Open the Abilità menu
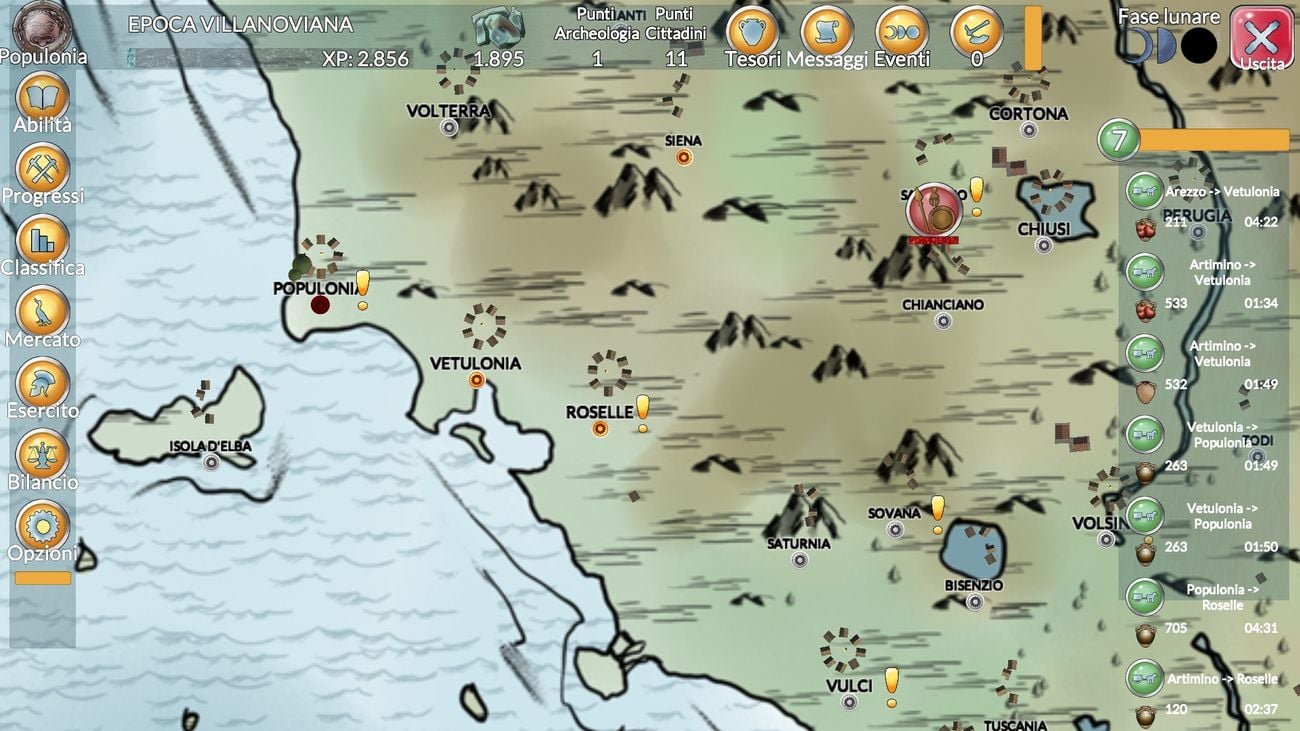Image resolution: width=1300 pixels, height=731 pixels. 42,98
